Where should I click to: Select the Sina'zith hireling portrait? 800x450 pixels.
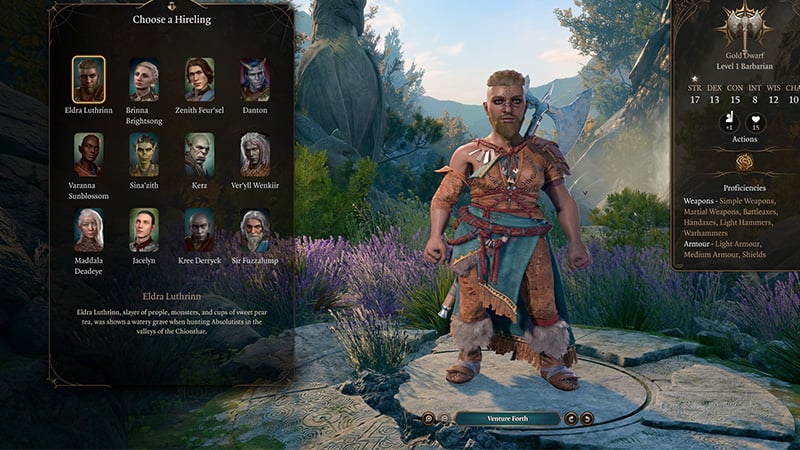pos(144,154)
